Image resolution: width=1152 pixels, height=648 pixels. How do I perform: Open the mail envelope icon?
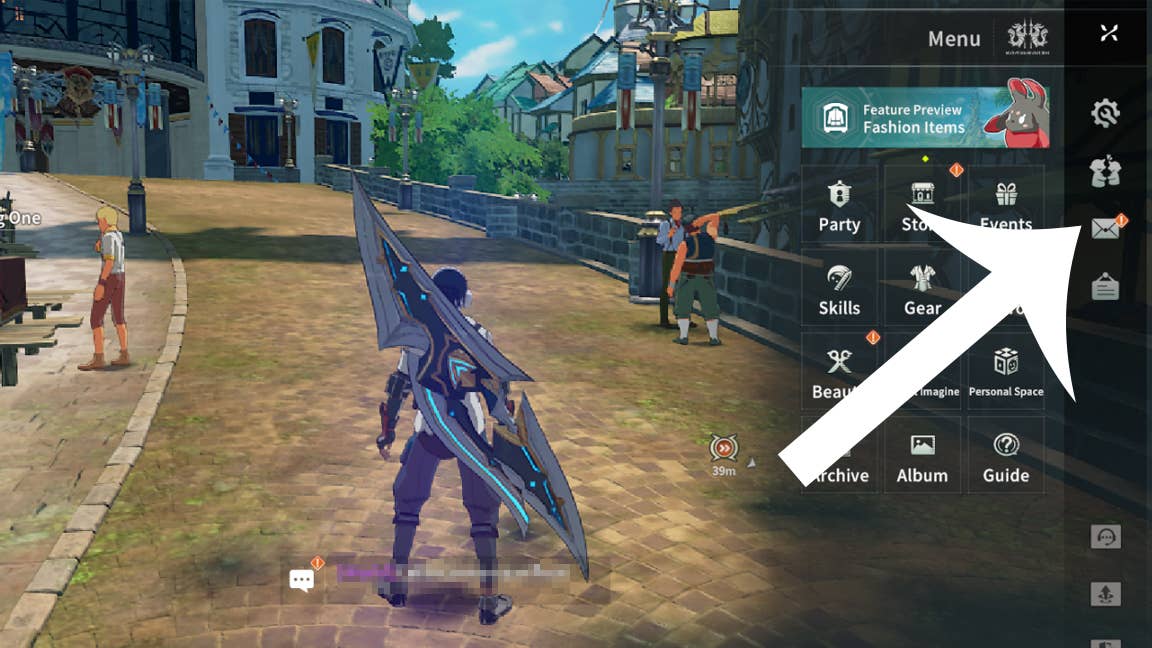pos(1105,230)
